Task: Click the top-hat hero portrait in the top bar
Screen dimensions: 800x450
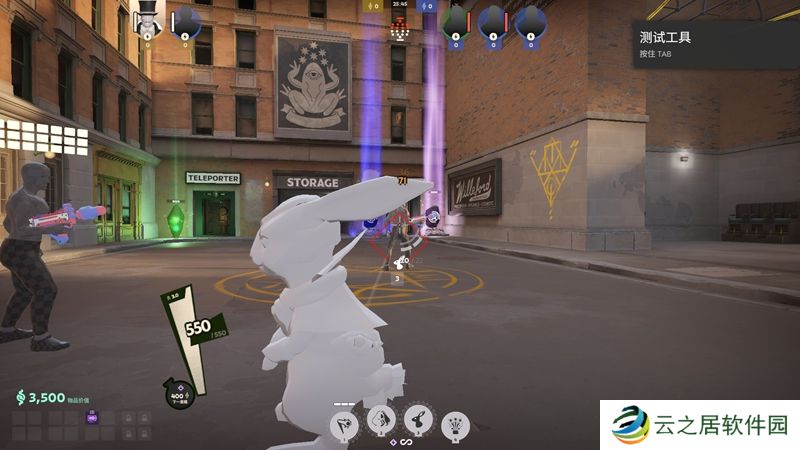Action: (x=147, y=18)
